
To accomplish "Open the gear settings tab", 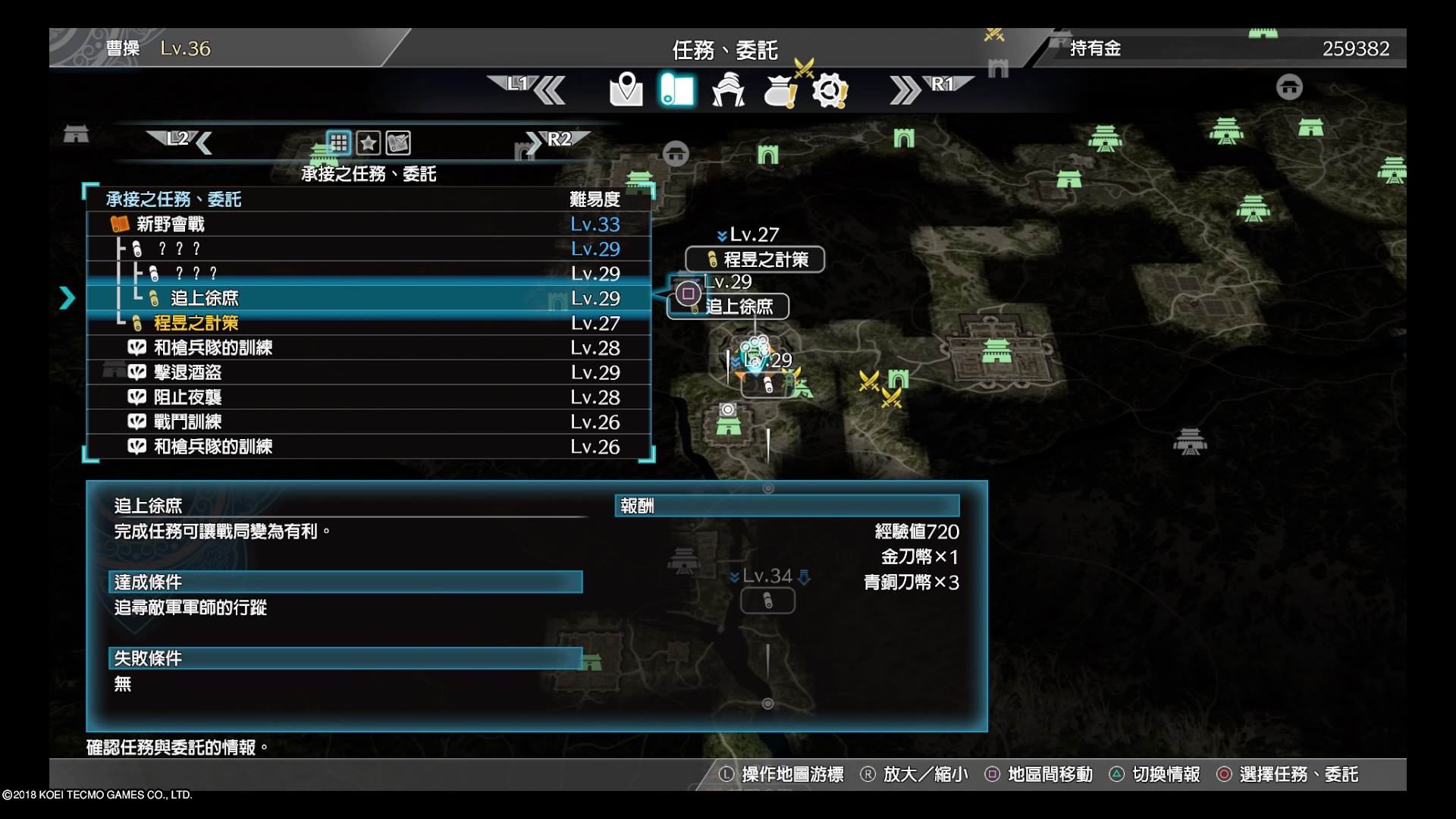I will [830, 91].
